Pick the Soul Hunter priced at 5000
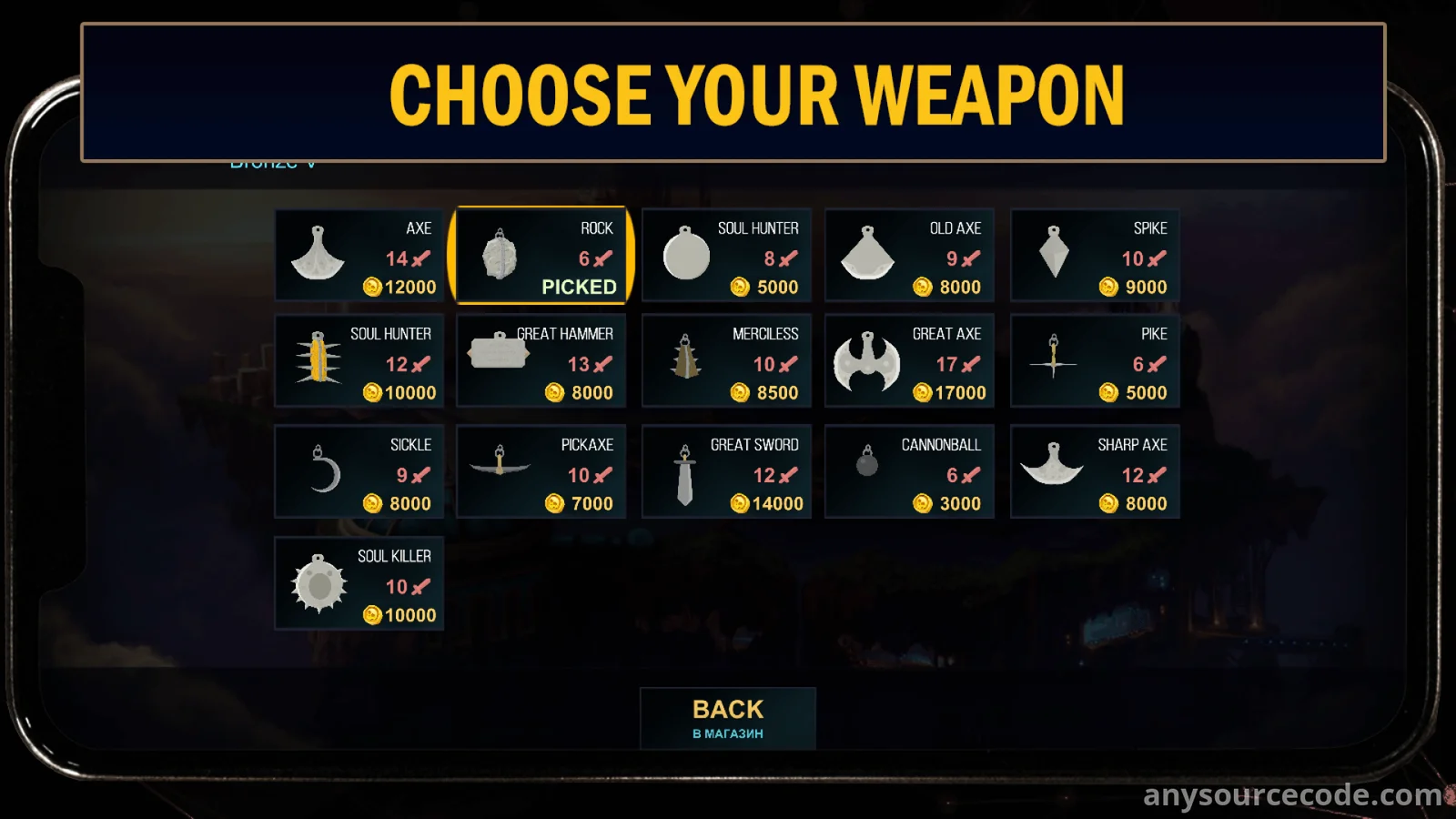1456x819 pixels. click(x=726, y=256)
